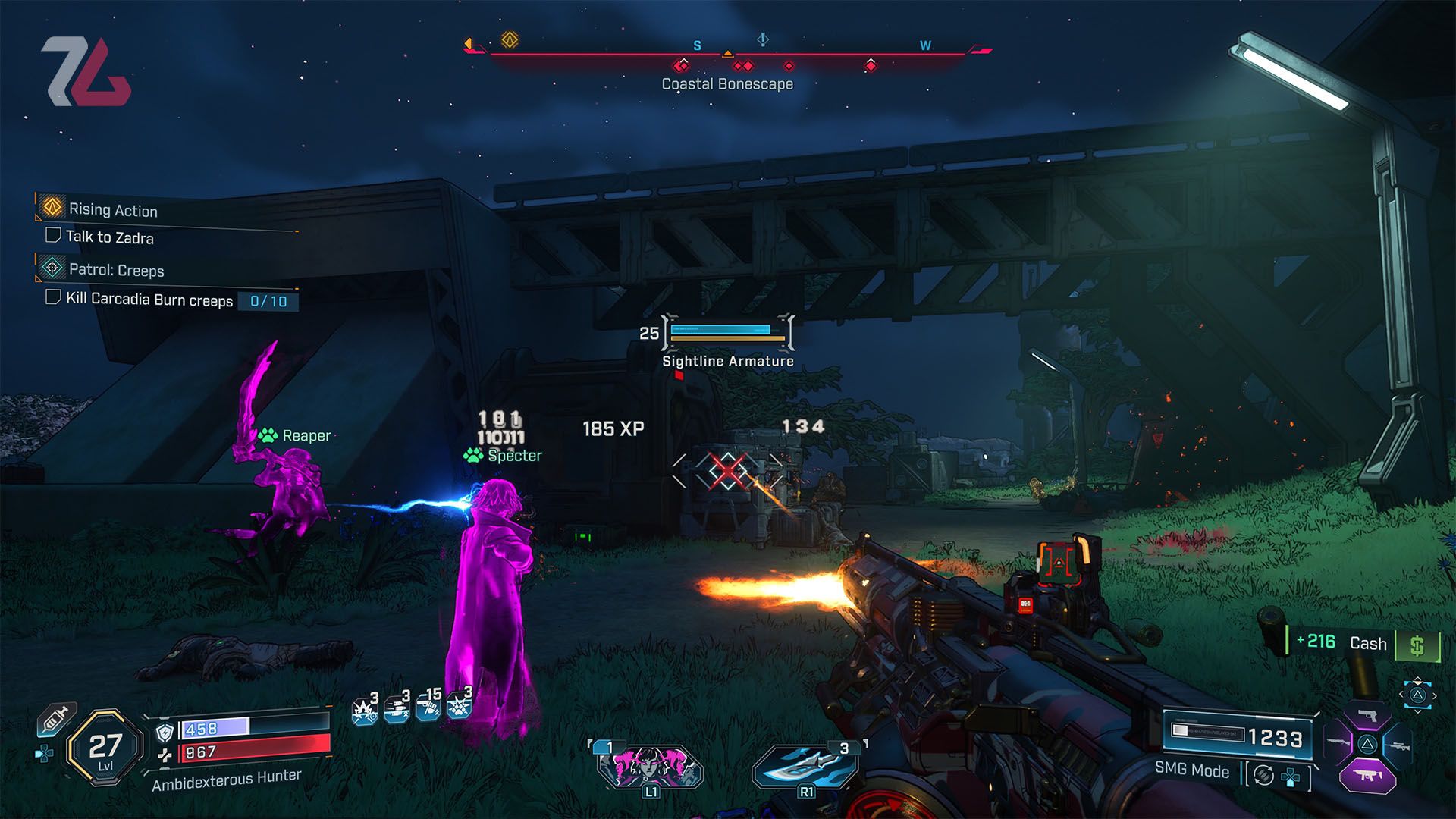Select the equipped SMG weapon slot
Screen dimensions: 1456x819
click(1367, 777)
